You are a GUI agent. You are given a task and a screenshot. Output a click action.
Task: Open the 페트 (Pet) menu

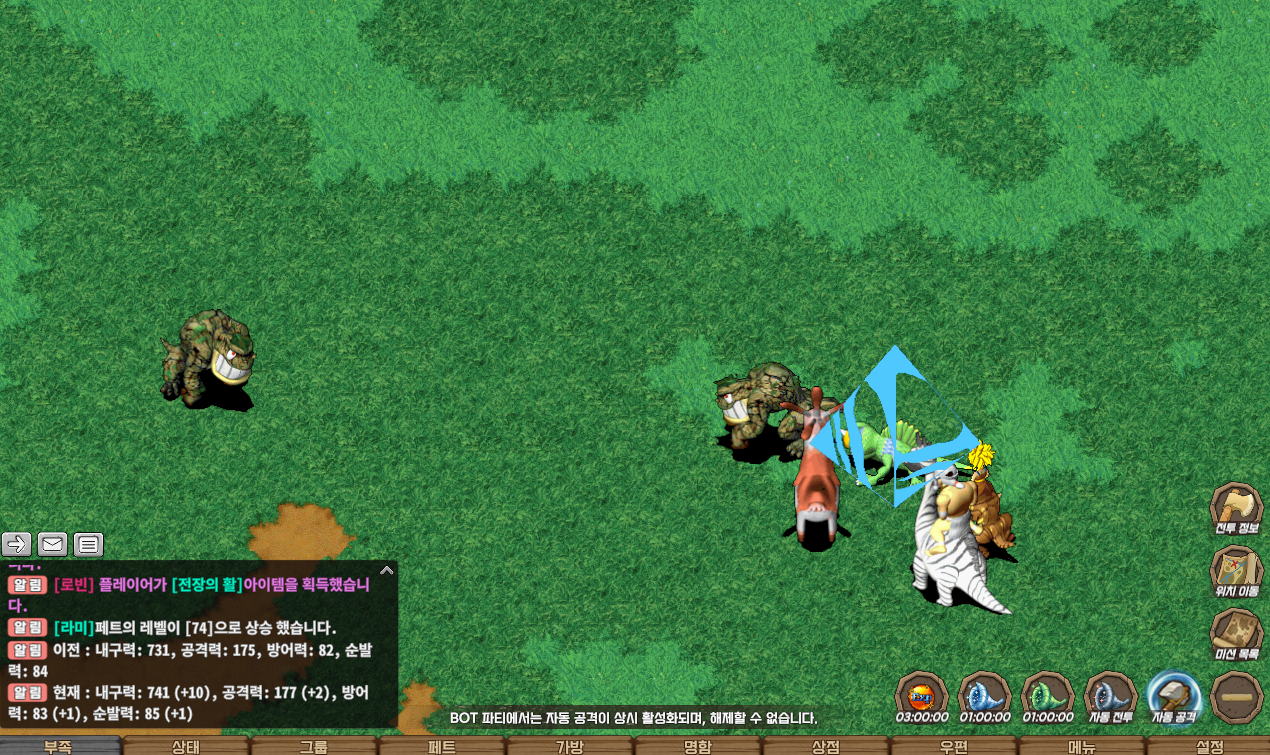point(441,746)
